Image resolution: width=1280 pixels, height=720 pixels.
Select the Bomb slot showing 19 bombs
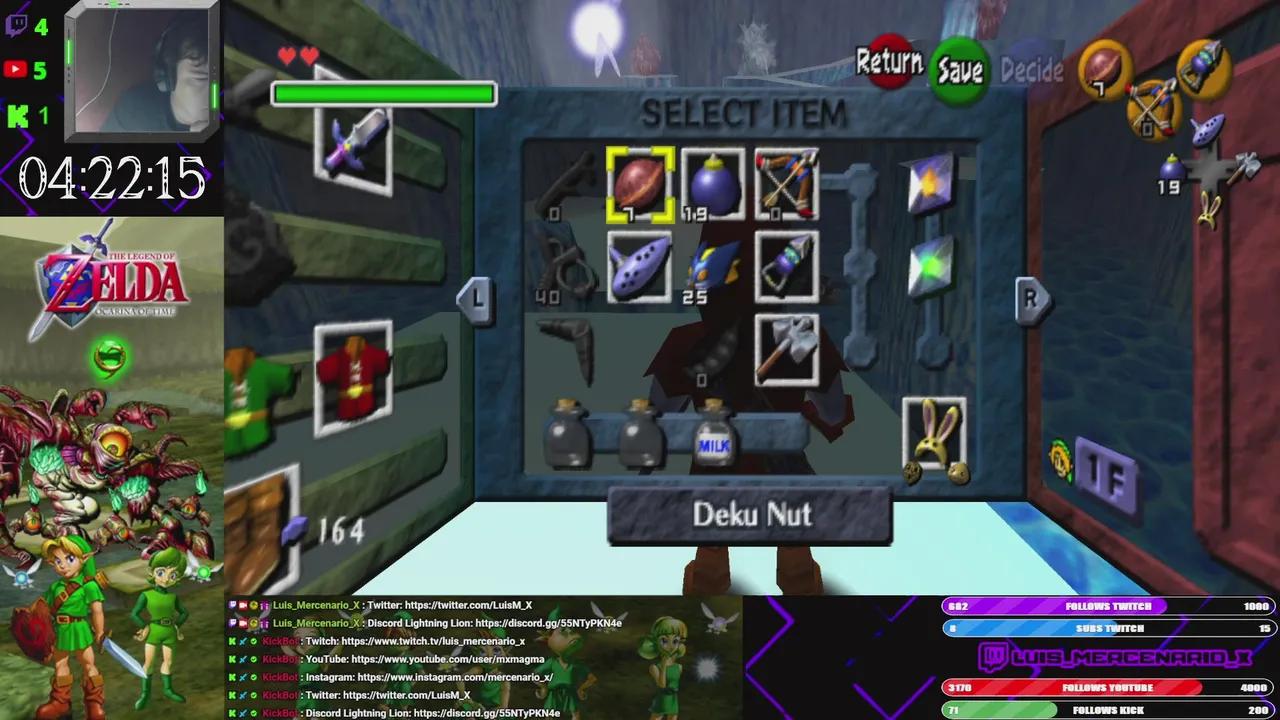click(x=713, y=185)
